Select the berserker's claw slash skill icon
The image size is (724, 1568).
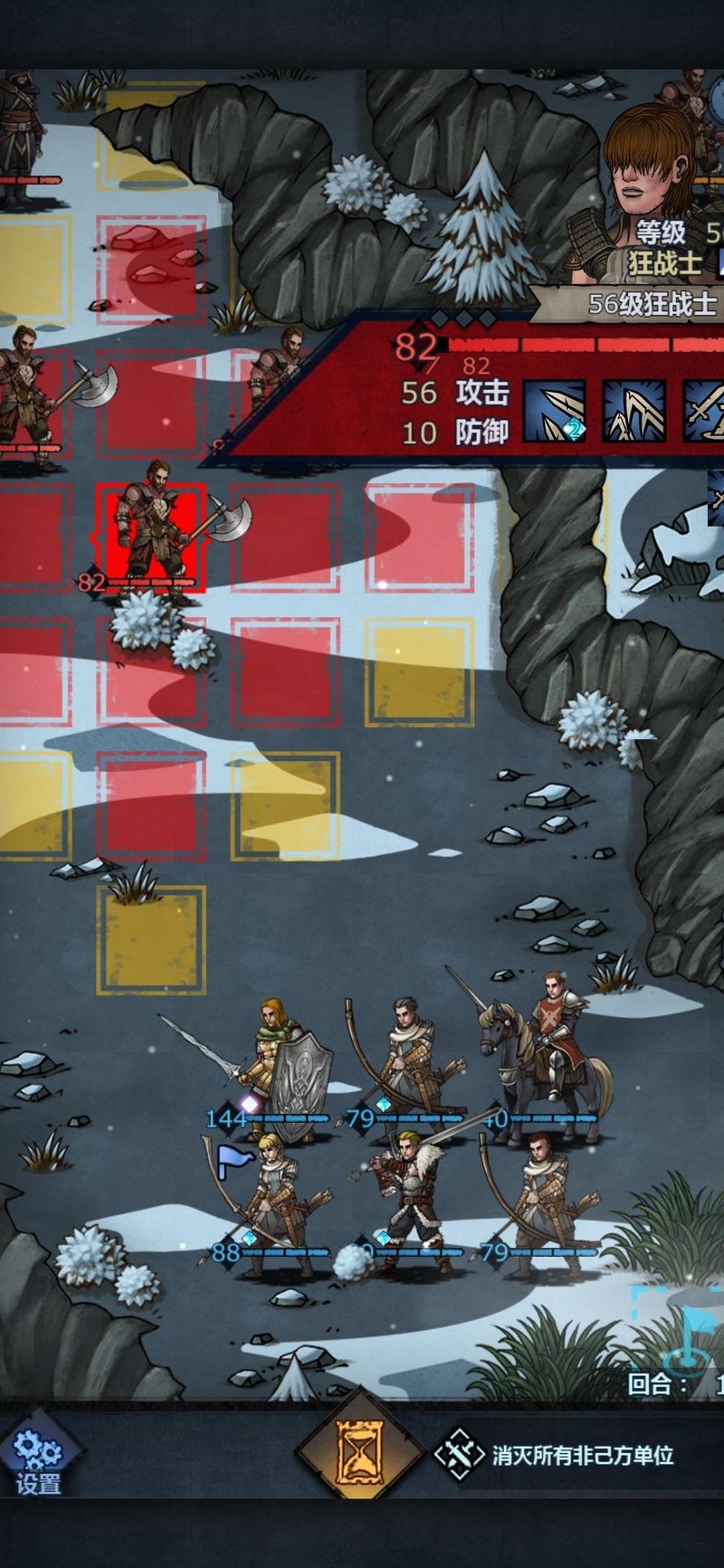point(633,412)
